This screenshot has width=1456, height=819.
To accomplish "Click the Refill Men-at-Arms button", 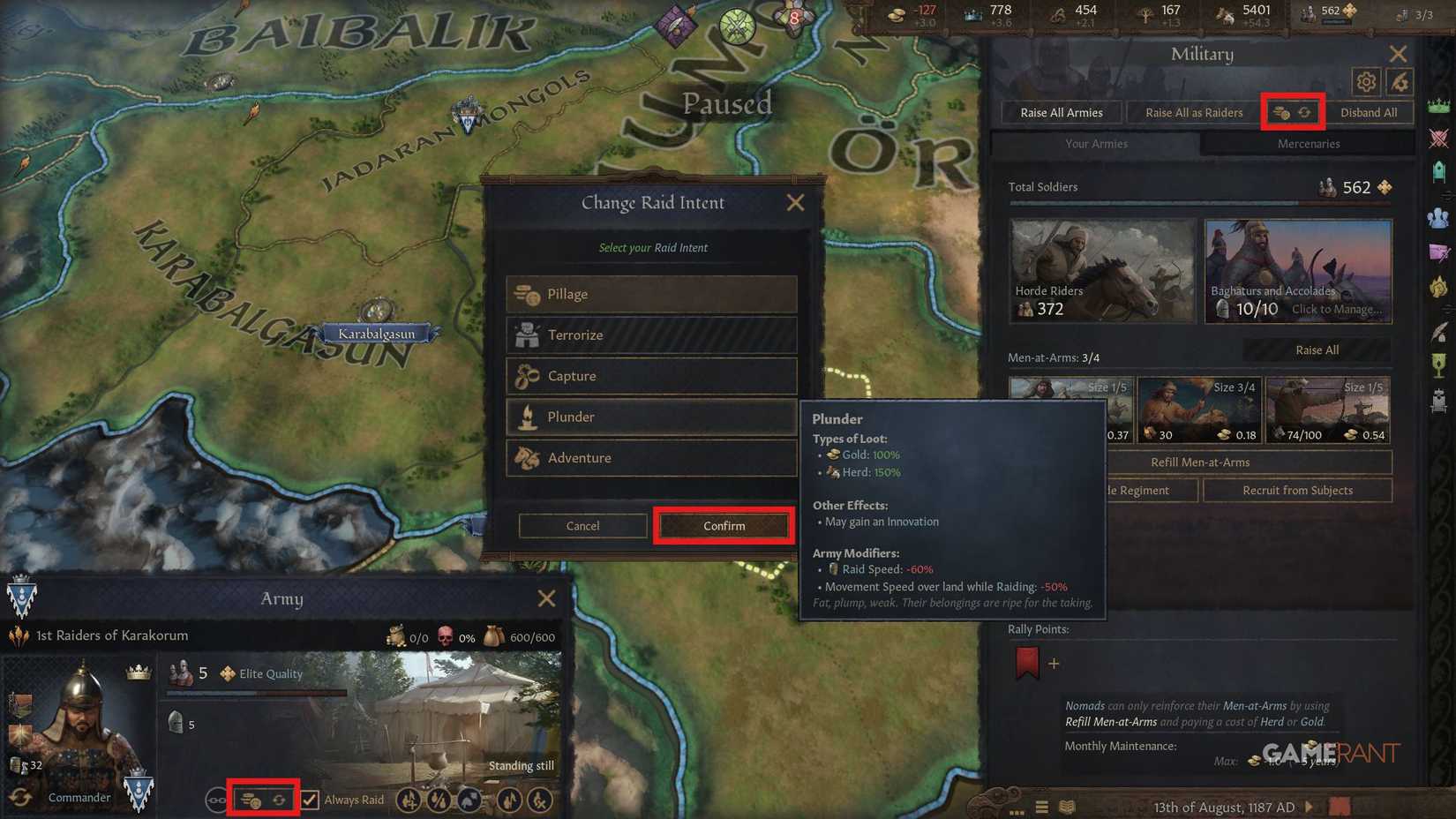I will click(x=1200, y=462).
